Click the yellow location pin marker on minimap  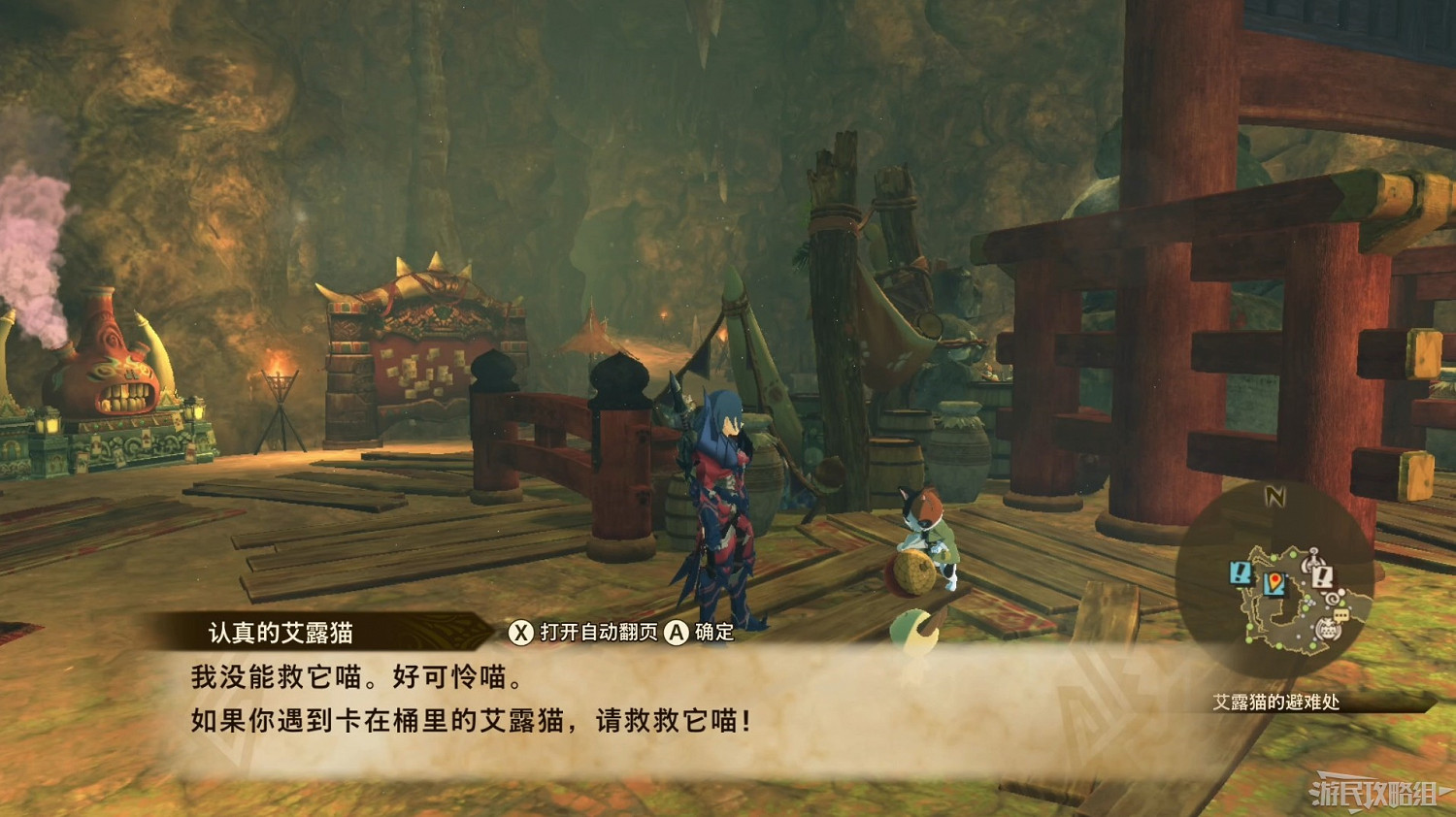coord(1276,582)
